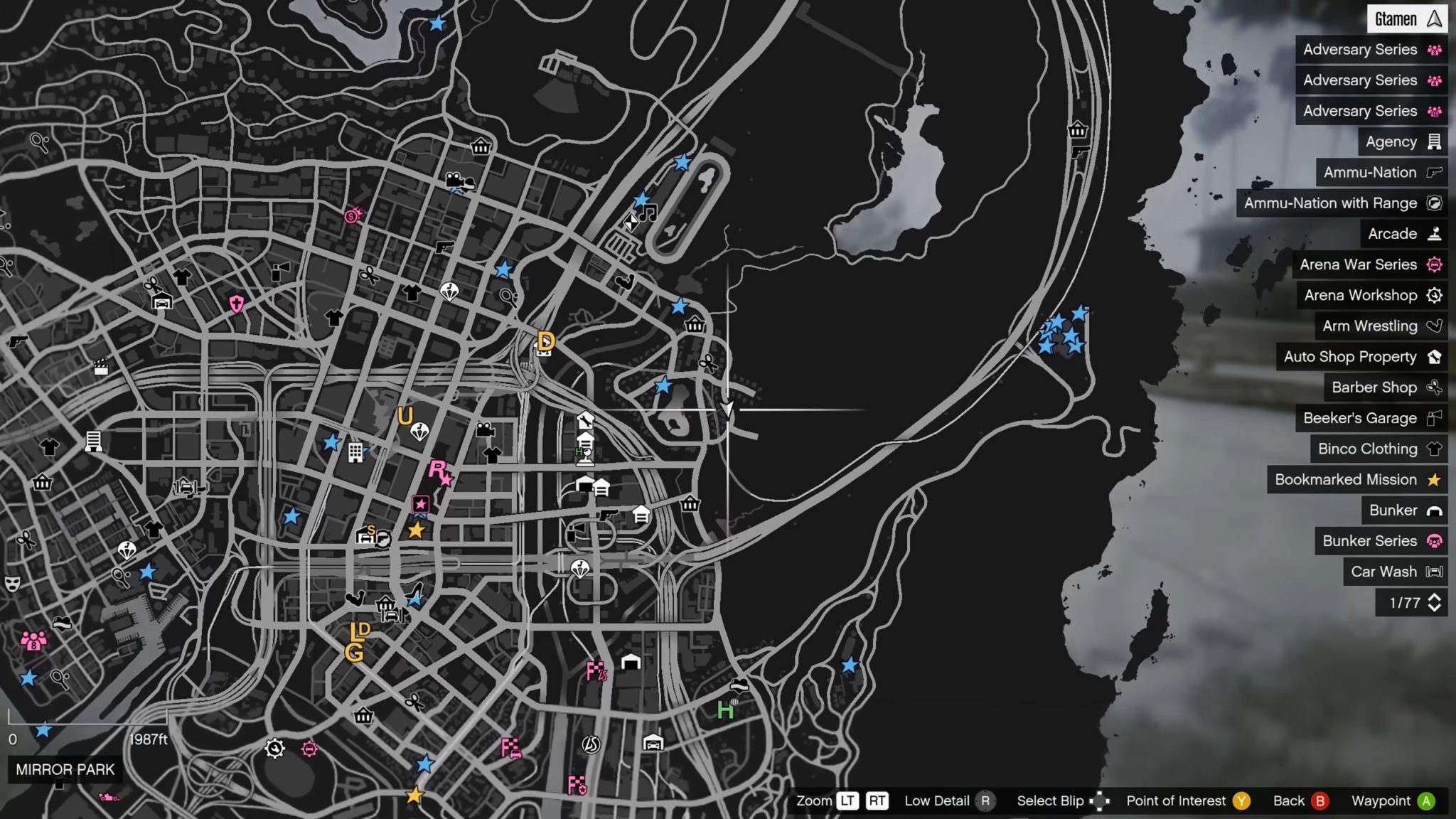Select the Barber Shop legend entry

[x=1385, y=387]
